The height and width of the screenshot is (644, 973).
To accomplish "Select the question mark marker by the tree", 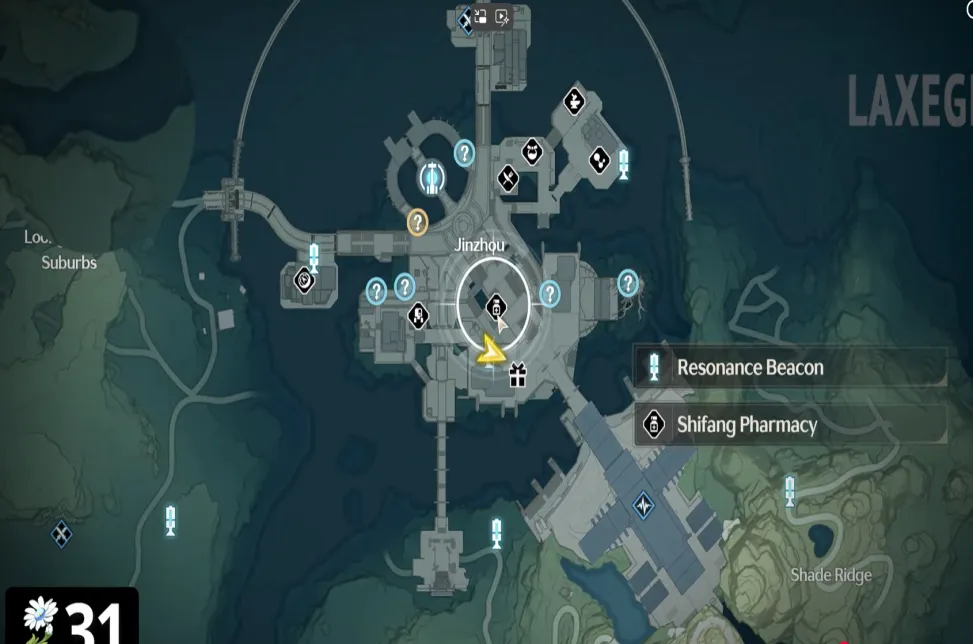I will tap(628, 283).
